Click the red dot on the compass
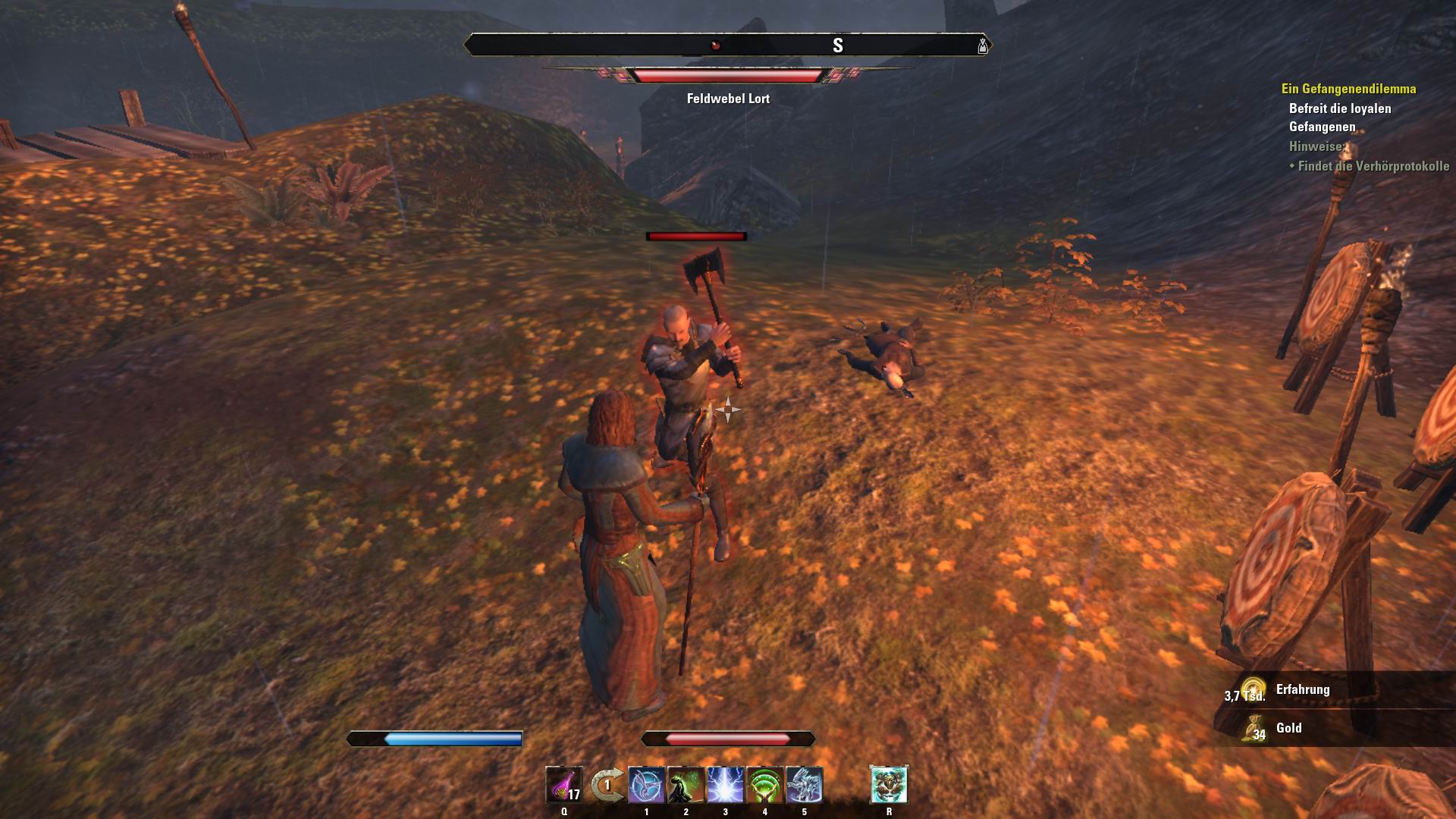 coord(714,43)
